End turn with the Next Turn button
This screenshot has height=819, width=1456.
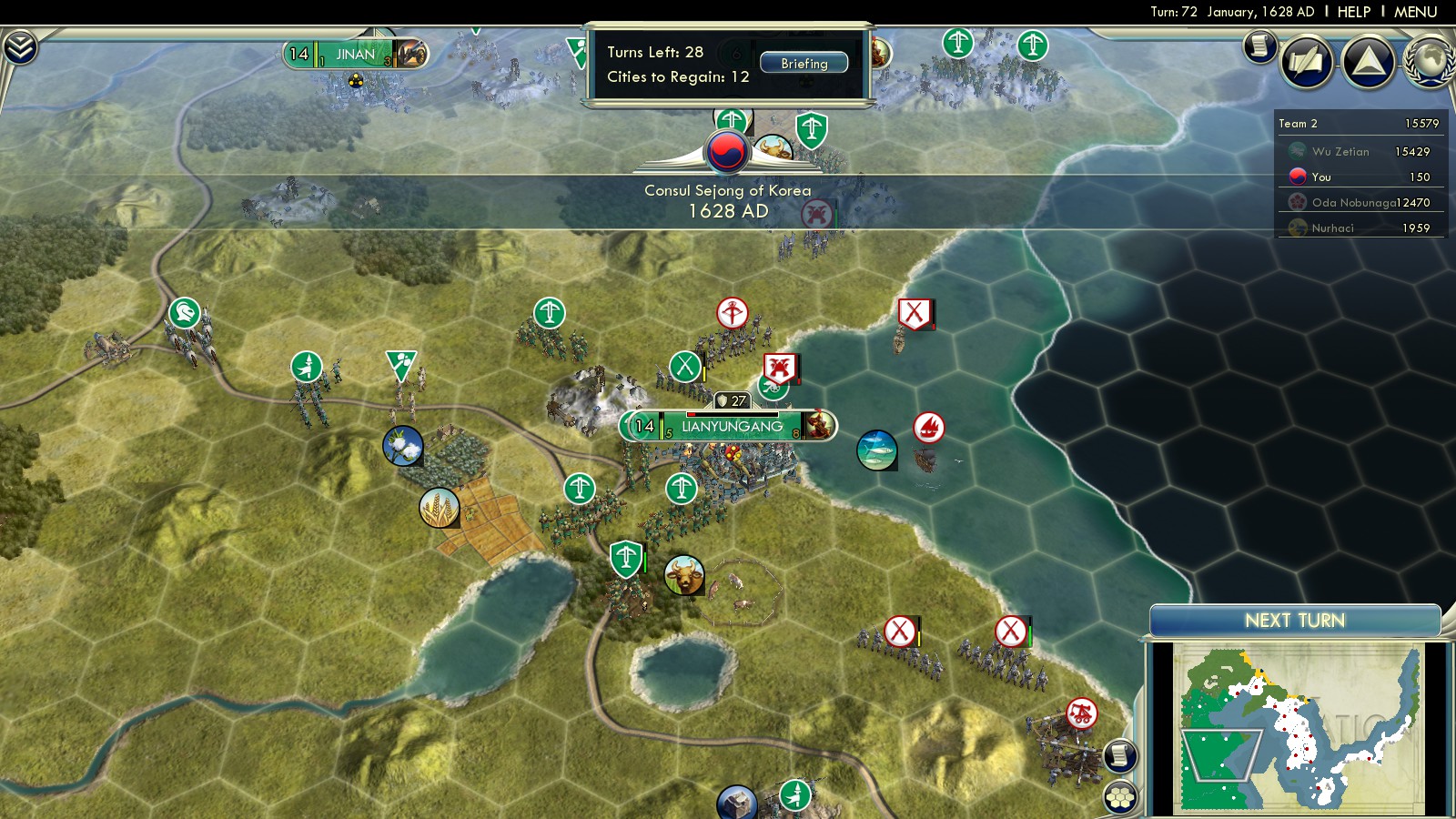(x=1294, y=621)
